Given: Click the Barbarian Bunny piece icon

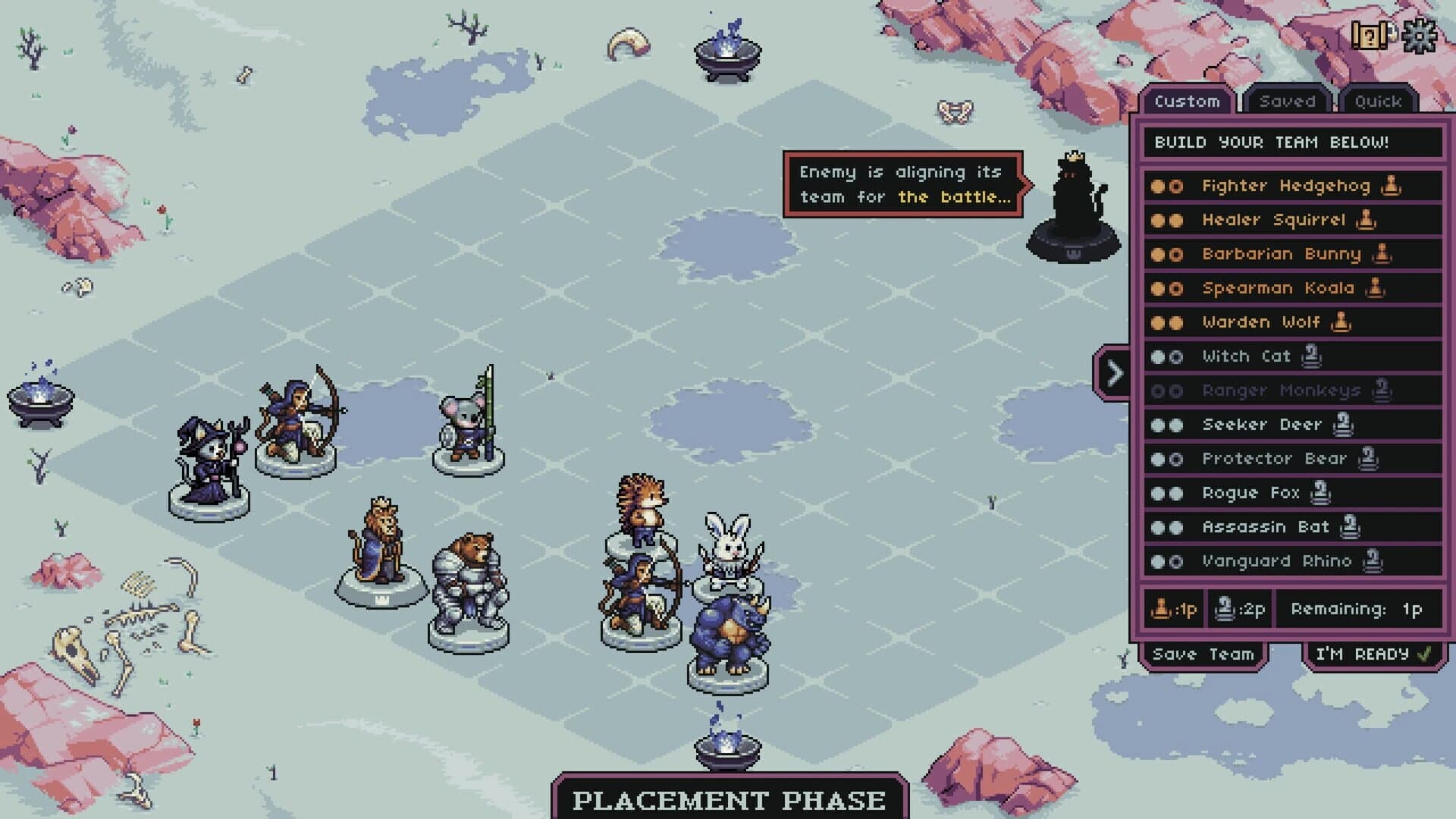Looking at the screenshot, I should coord(1382,254).
